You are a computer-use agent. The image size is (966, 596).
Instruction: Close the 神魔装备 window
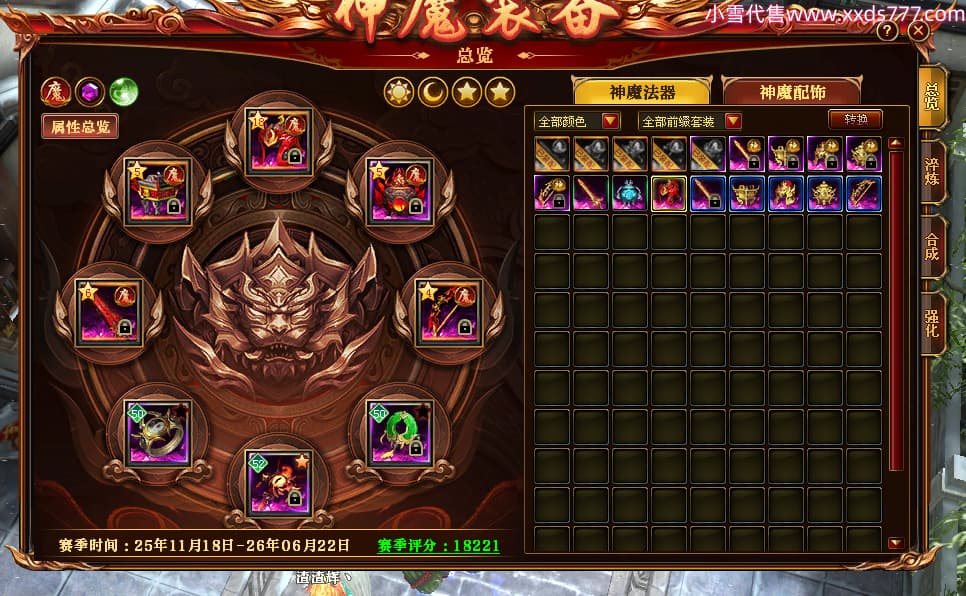[x=918, y=31]
